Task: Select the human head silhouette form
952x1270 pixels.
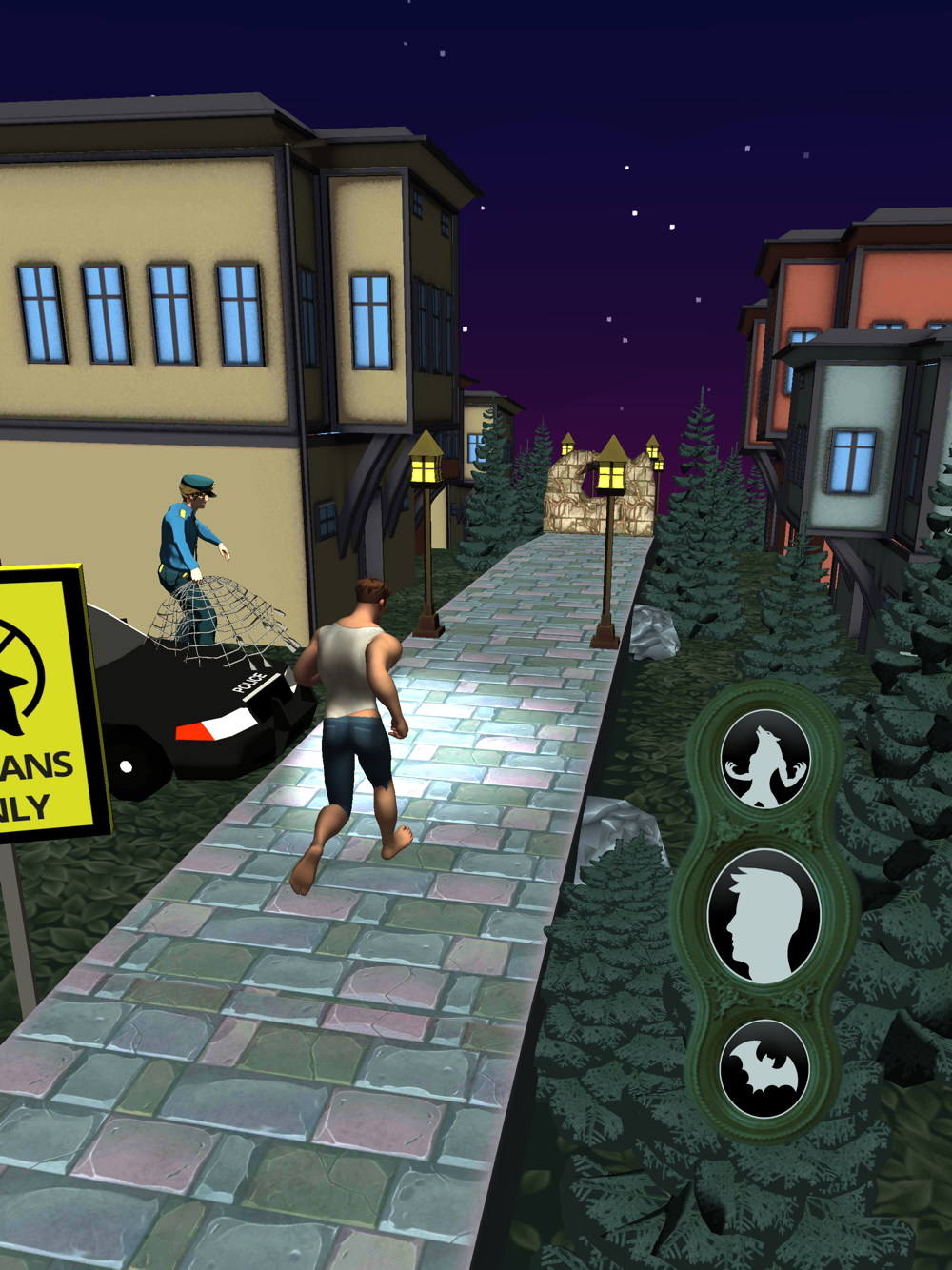Action: pos(764,918)
